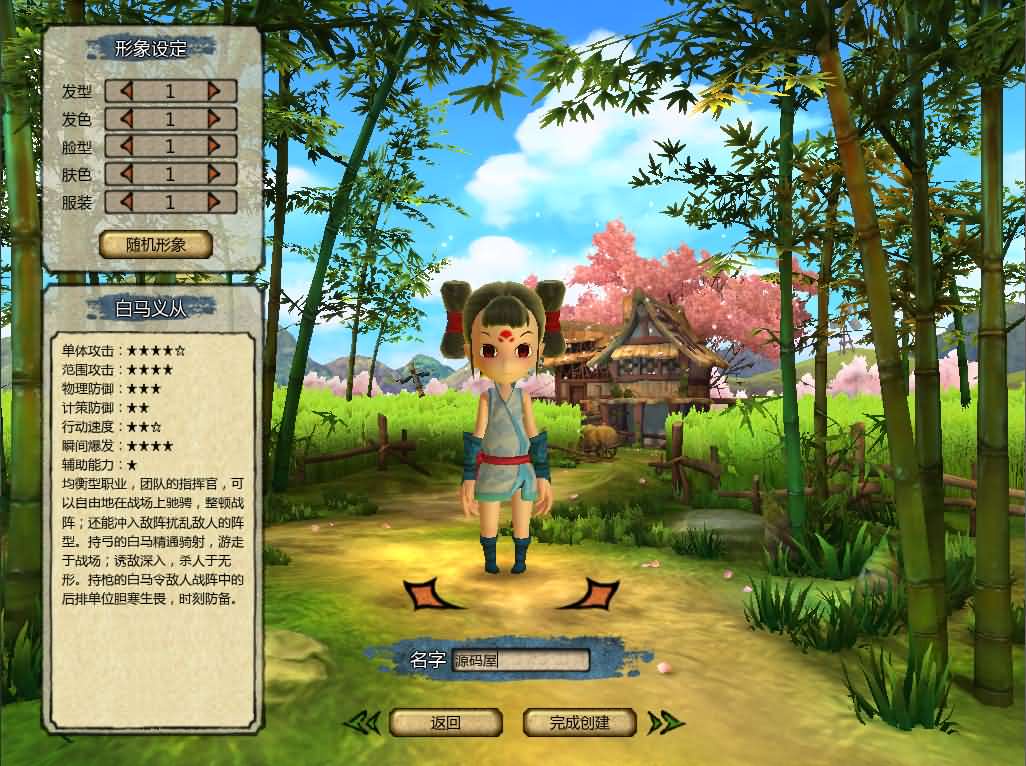Choose the next 脸型 face shape

pyautogui.click(x=214, y=146)
